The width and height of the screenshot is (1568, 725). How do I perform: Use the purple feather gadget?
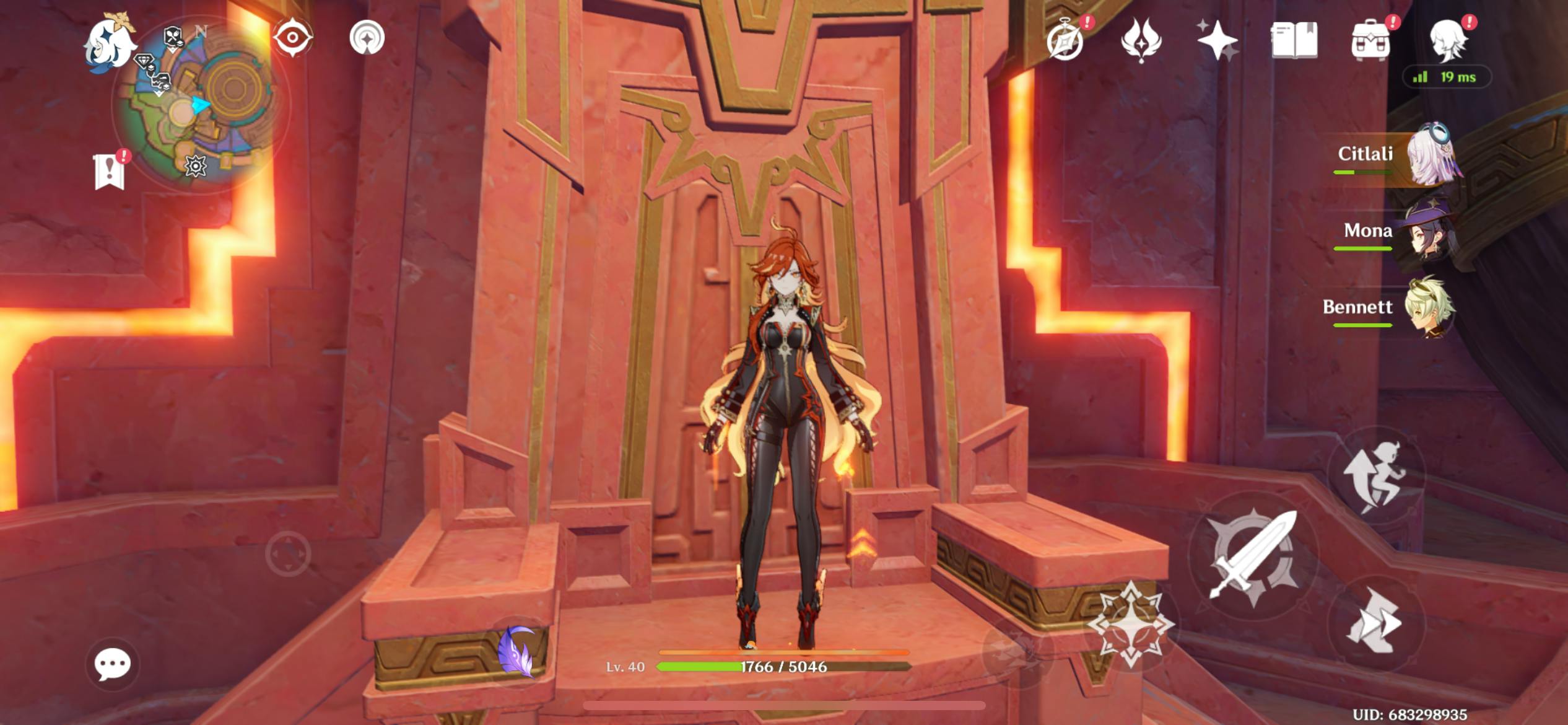coord(517,652)
